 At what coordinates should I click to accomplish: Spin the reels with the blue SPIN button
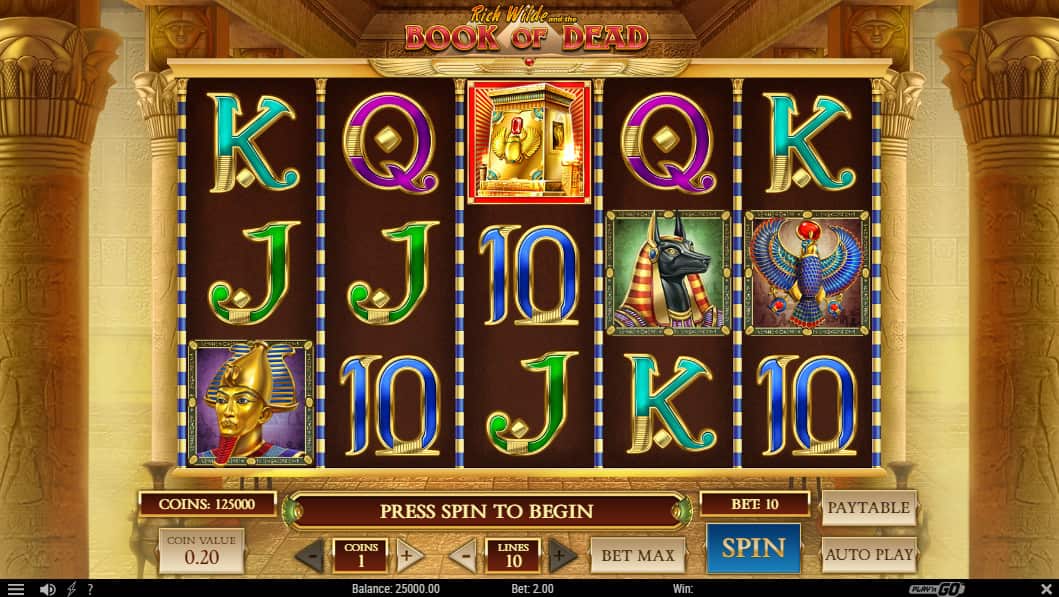click(x=753, y=547)
